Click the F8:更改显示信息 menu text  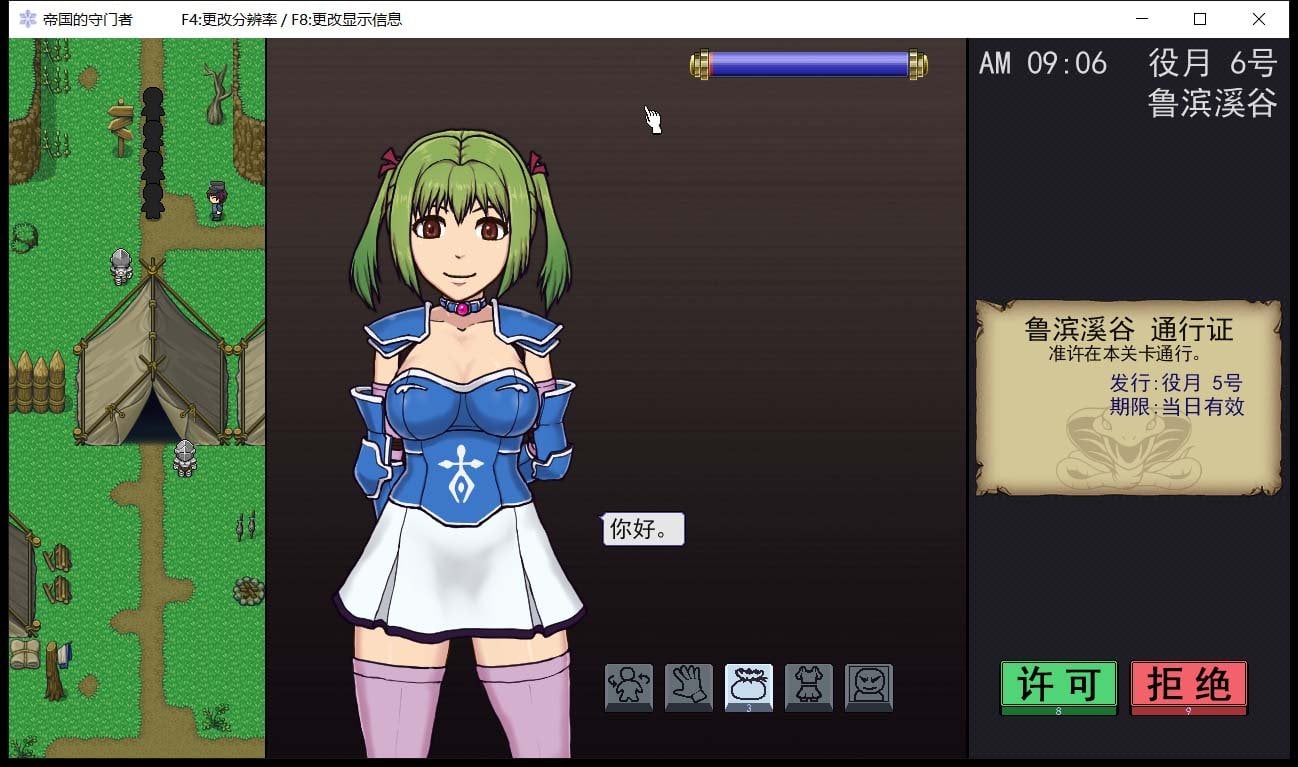pyautogui.click(x=348, y=19)
